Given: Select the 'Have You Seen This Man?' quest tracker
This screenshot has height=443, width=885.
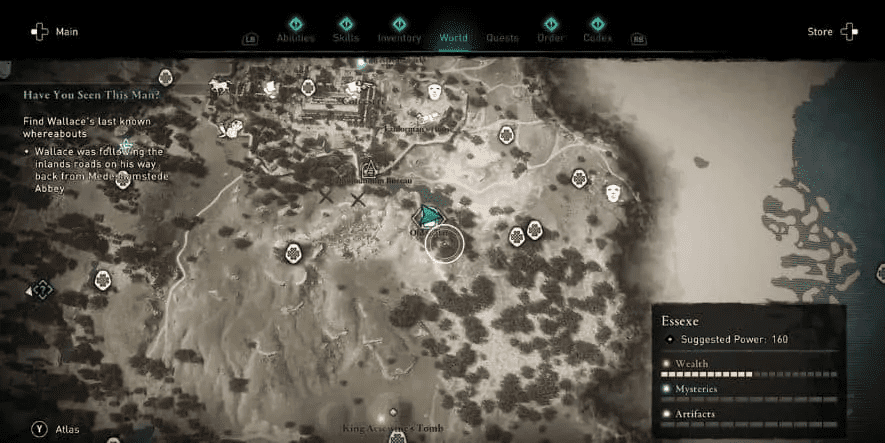Looking at the screenshot, I should (x=92, y=95).
